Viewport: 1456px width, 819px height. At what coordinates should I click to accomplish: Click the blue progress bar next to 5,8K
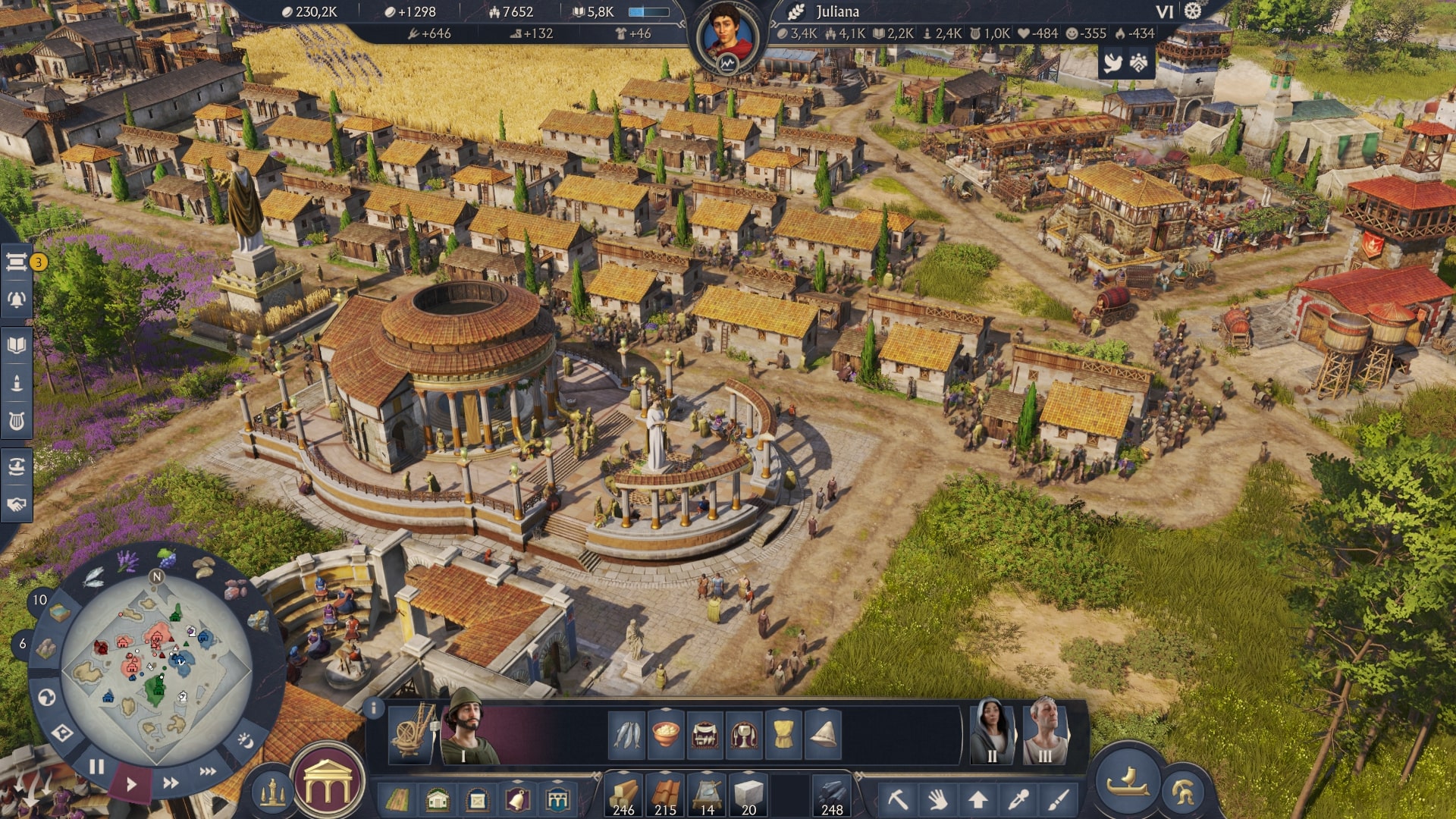click(648, 11)
